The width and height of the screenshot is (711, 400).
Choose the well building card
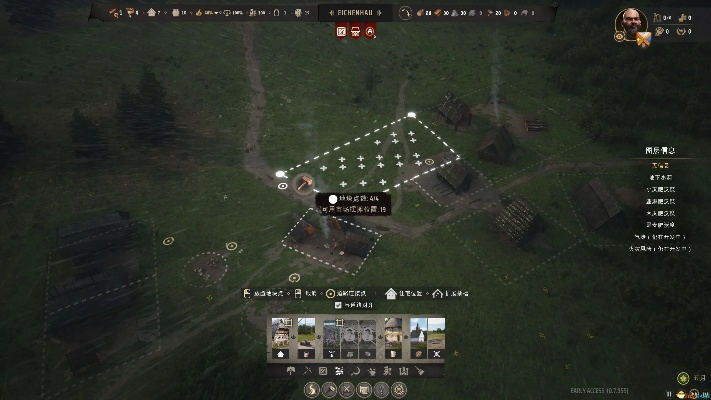305,338
